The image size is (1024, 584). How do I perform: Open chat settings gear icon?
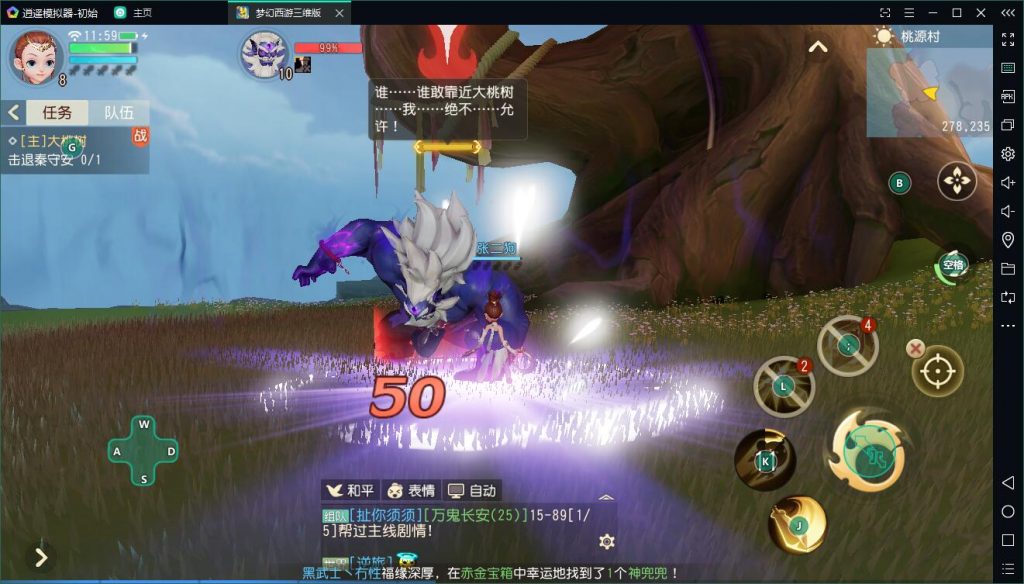tap(606, 541)
